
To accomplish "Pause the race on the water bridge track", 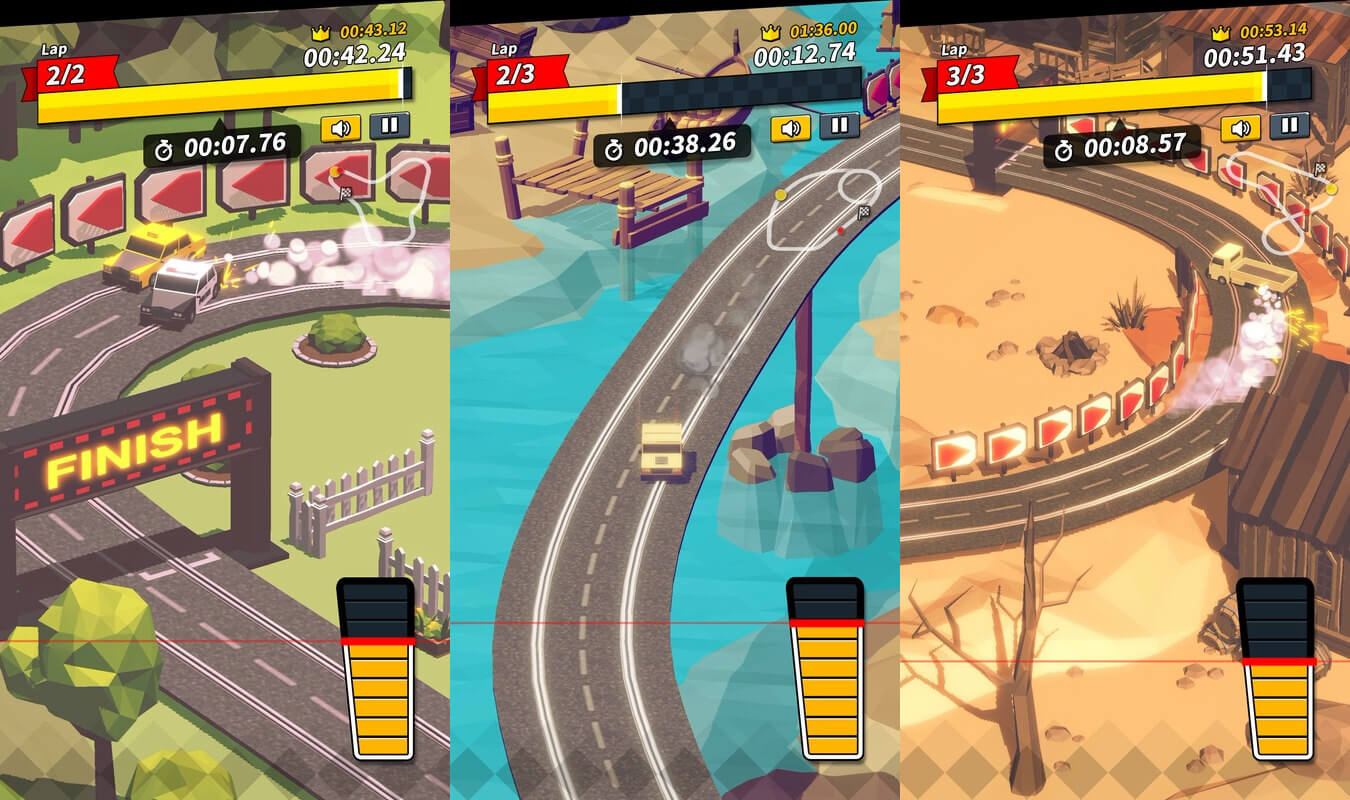I will pos(839,126).
